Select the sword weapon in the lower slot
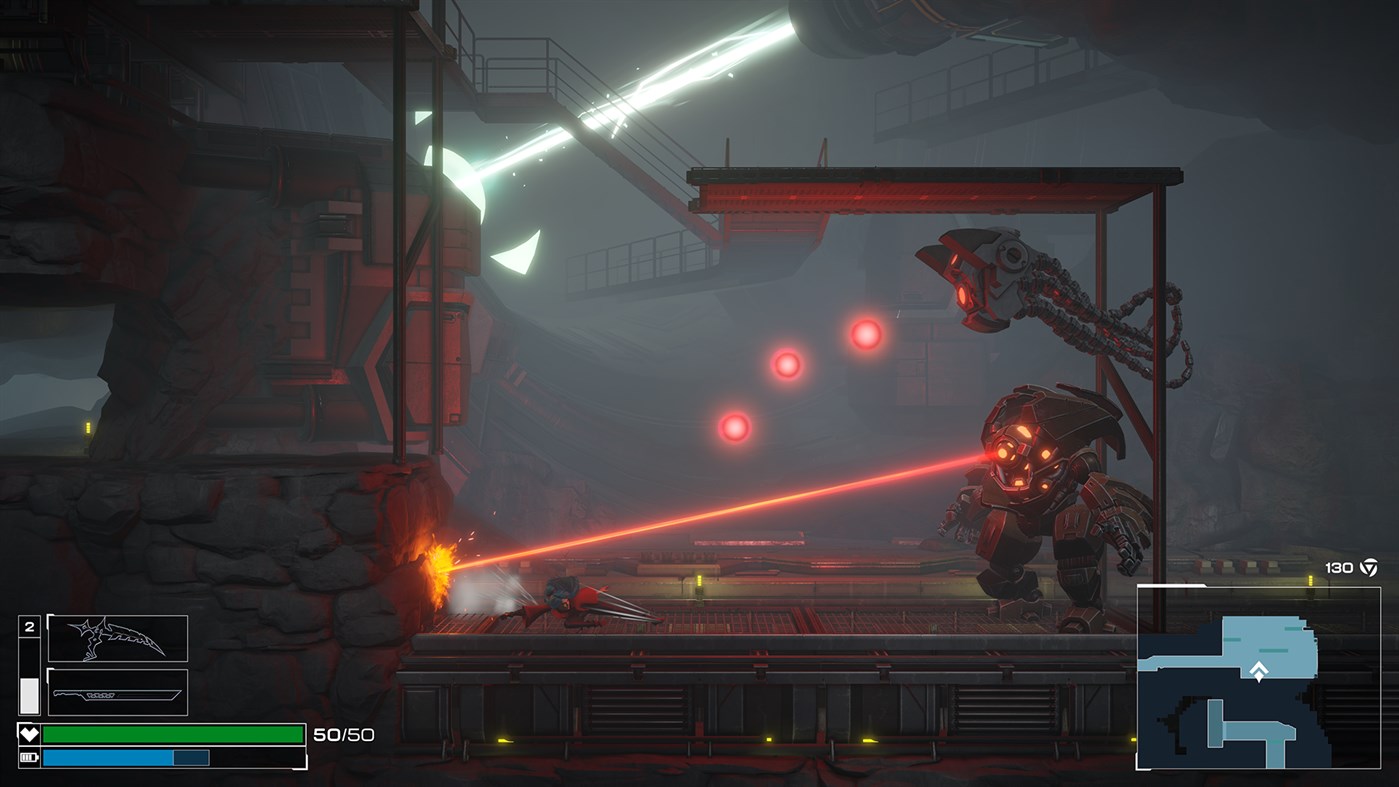Image resolution: width=1399 pixels, height=787 pixels. point(117,692)
